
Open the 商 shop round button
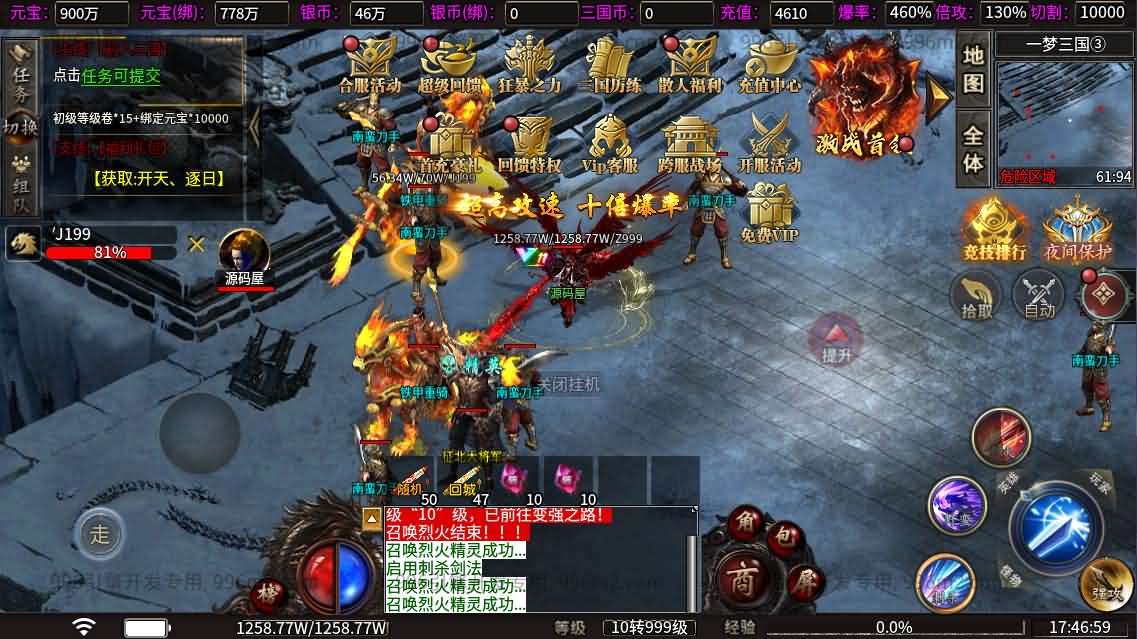[743, 581]
